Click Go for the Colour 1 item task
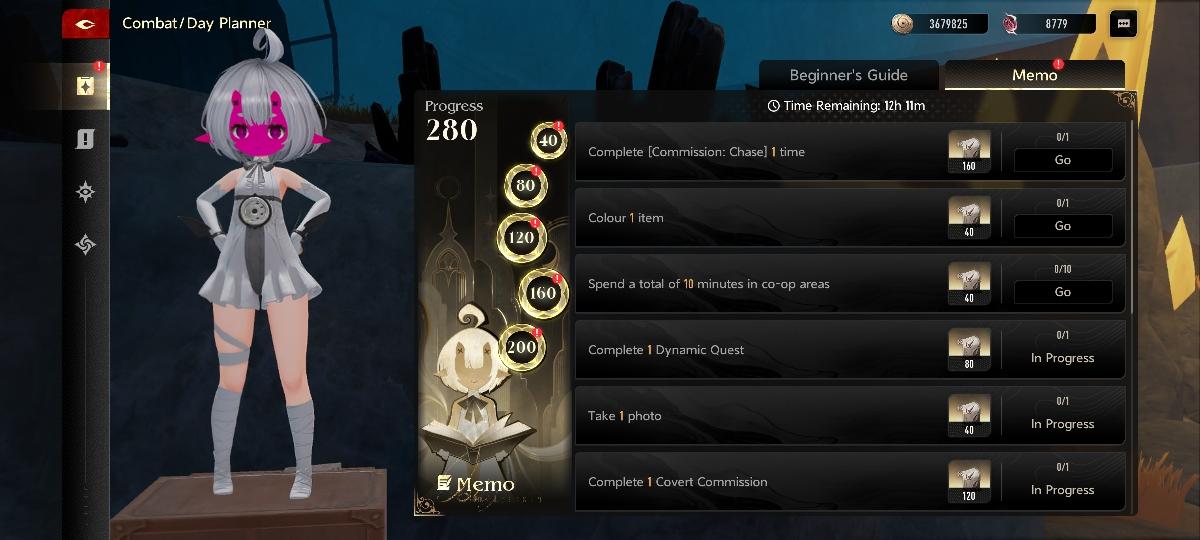The image size is (1200, 540). pyautogui.click(x=1062, y=226)
